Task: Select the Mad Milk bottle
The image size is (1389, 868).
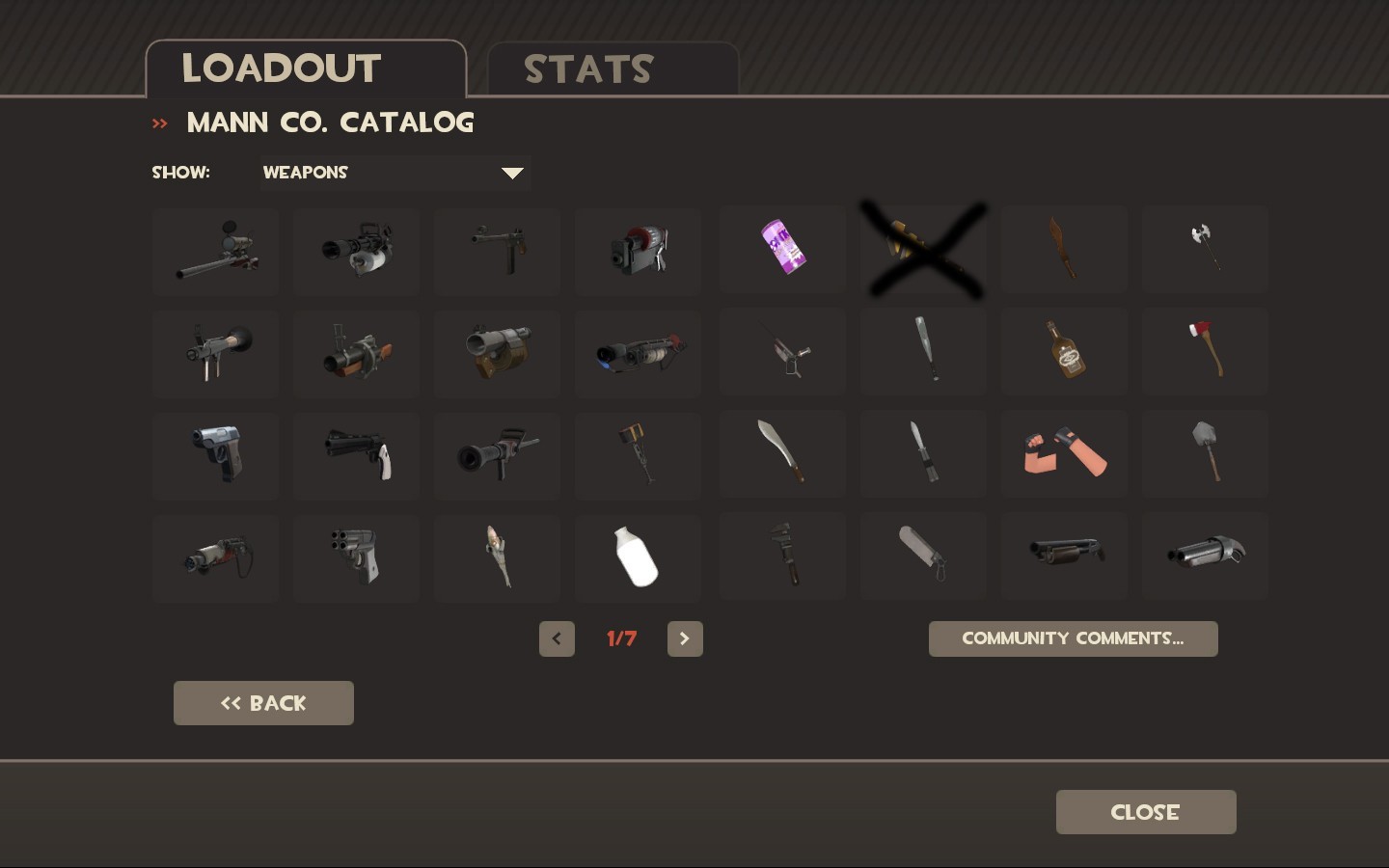Action: 638,557
